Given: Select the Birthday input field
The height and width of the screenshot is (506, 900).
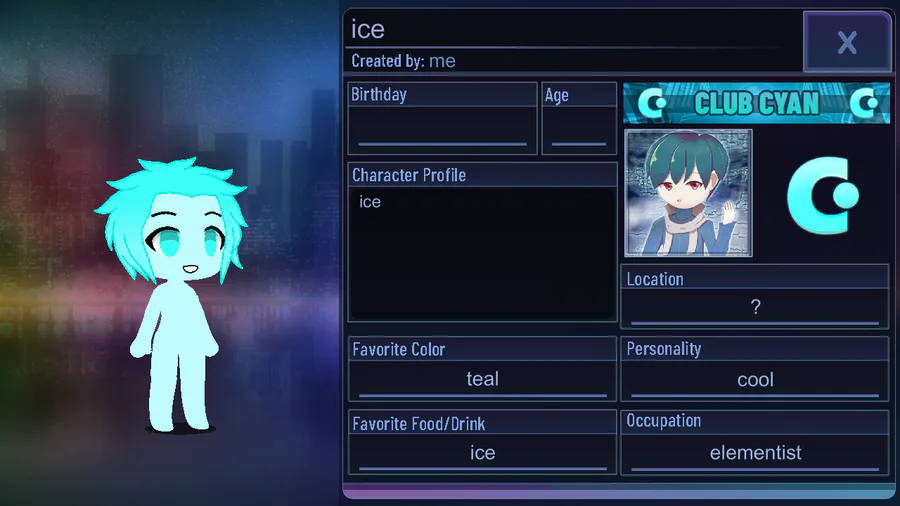Looking at the screenshot, I should click(x=442, y=130).
